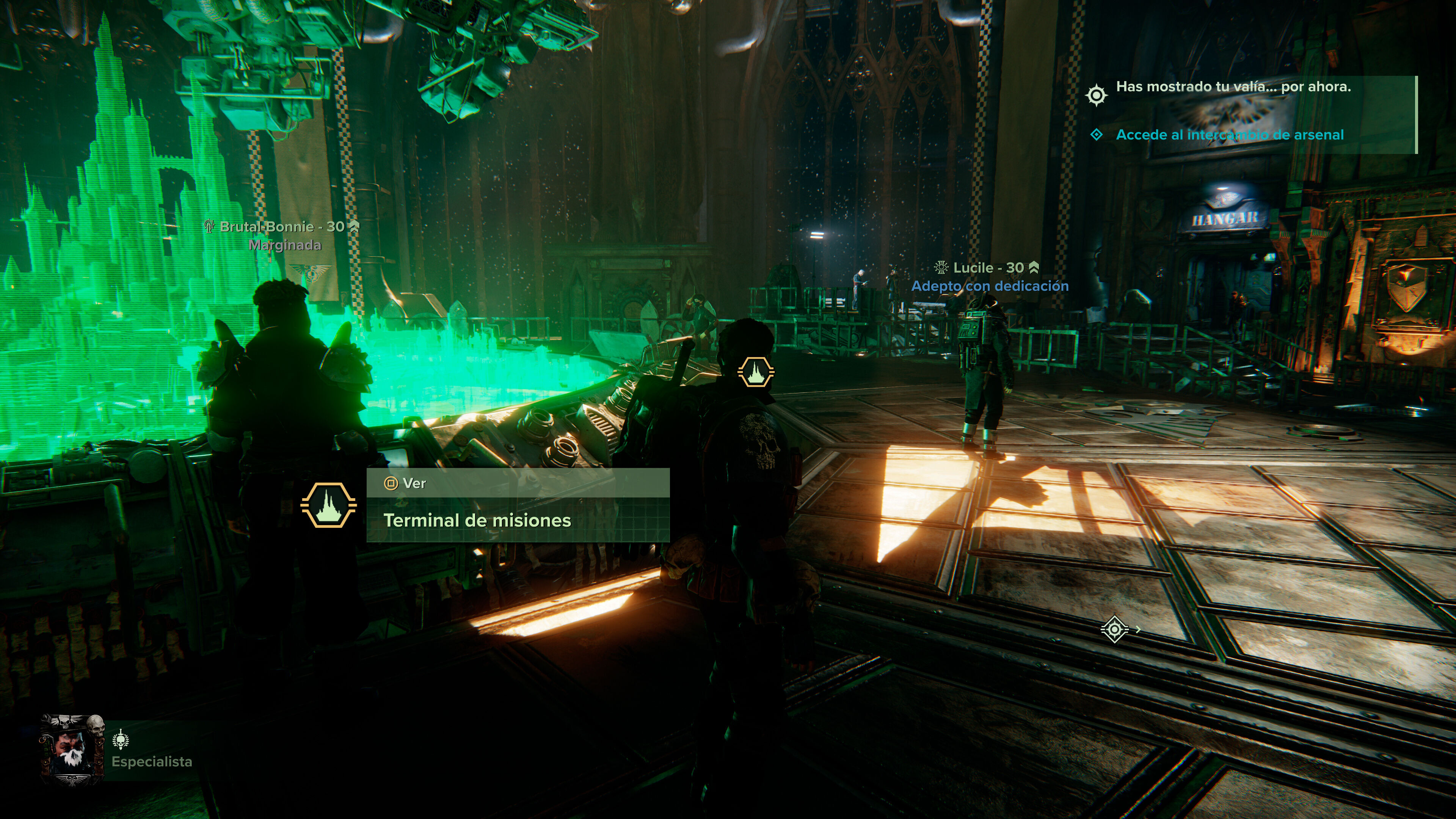Click the Especialista character portrait
Screen dimensions: 1456x819
72,750
